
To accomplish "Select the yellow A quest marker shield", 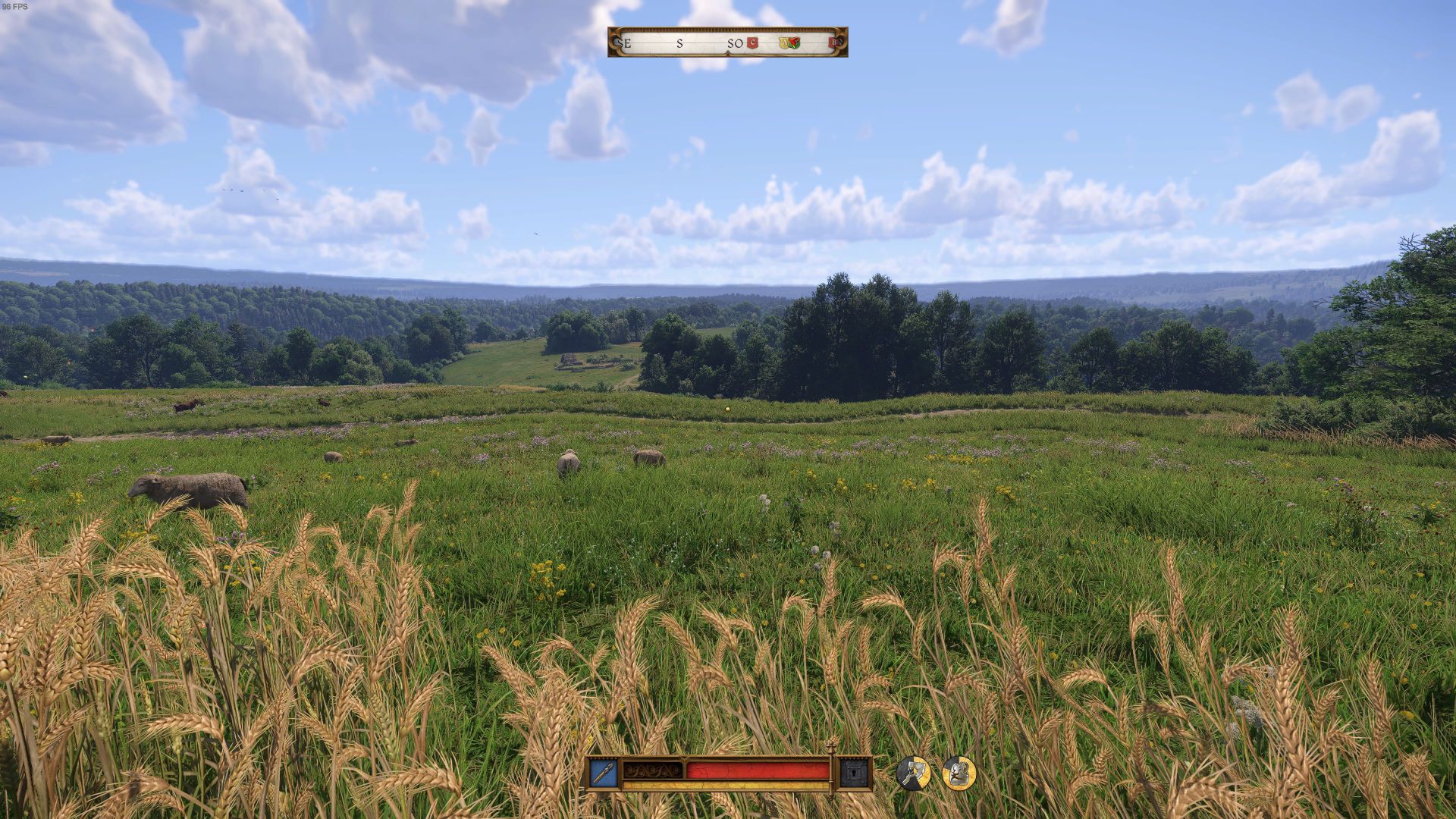I will pos(785,43).
